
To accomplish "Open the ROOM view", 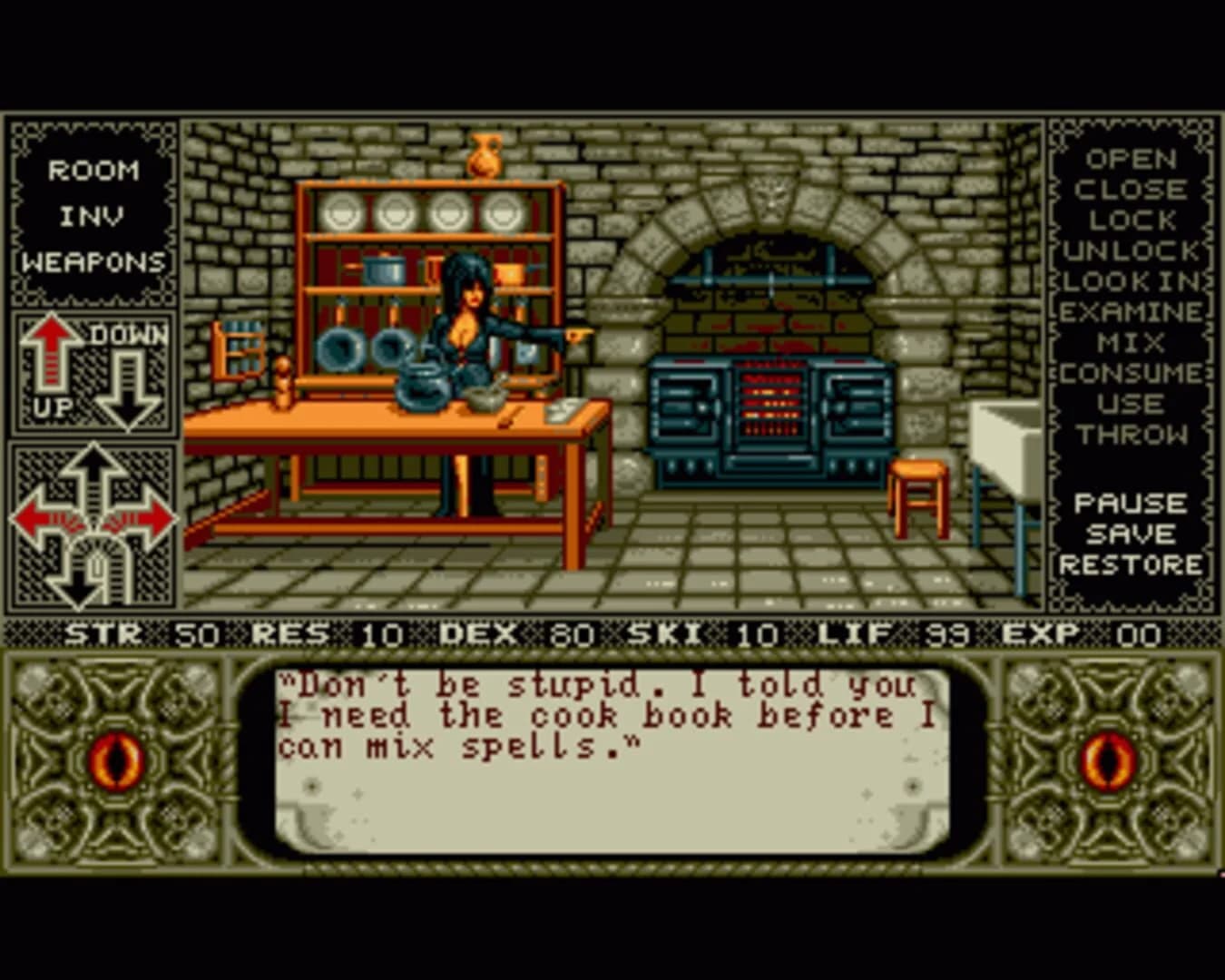I will (94, 171).
